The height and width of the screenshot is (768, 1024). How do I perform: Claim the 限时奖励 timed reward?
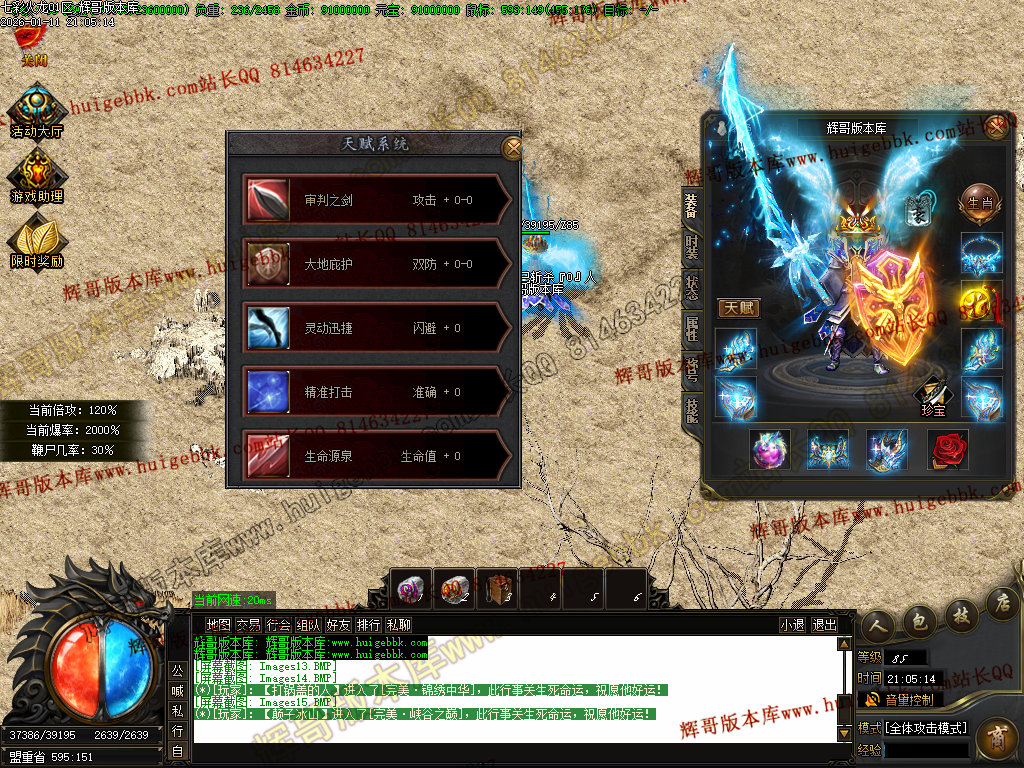pyautogui.click(x=36, y=240)
